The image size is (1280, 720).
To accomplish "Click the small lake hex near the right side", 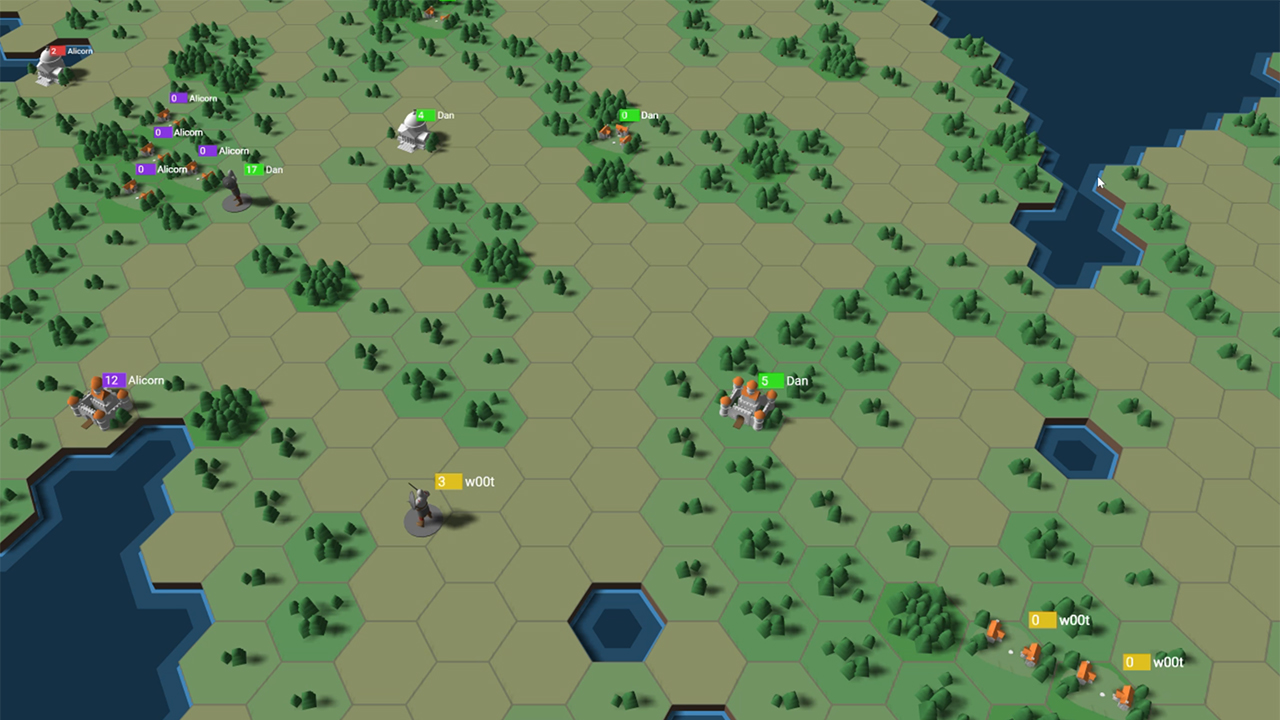I will click(1075, 455).
